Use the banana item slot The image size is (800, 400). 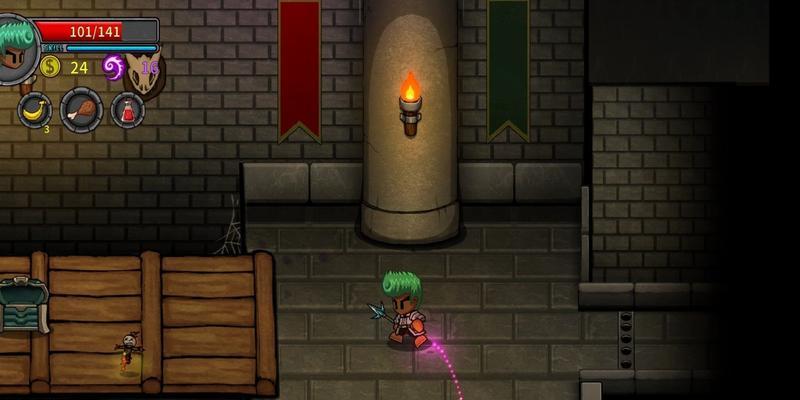(x=36, y=110)
